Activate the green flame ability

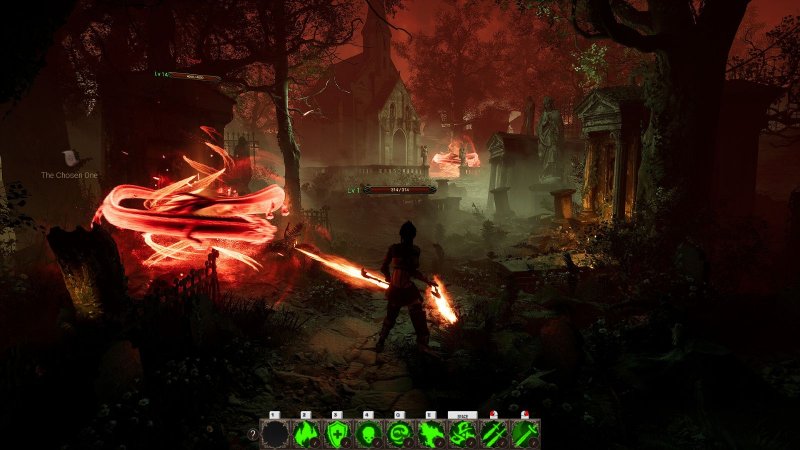305,433
